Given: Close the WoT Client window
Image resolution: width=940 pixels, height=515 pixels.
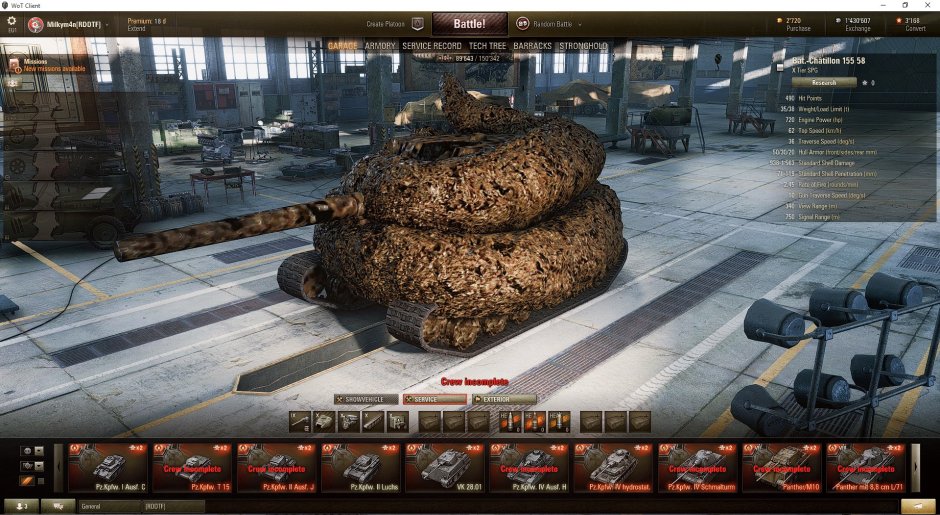Looking at the screenshot, I should (x=928, y=5).
